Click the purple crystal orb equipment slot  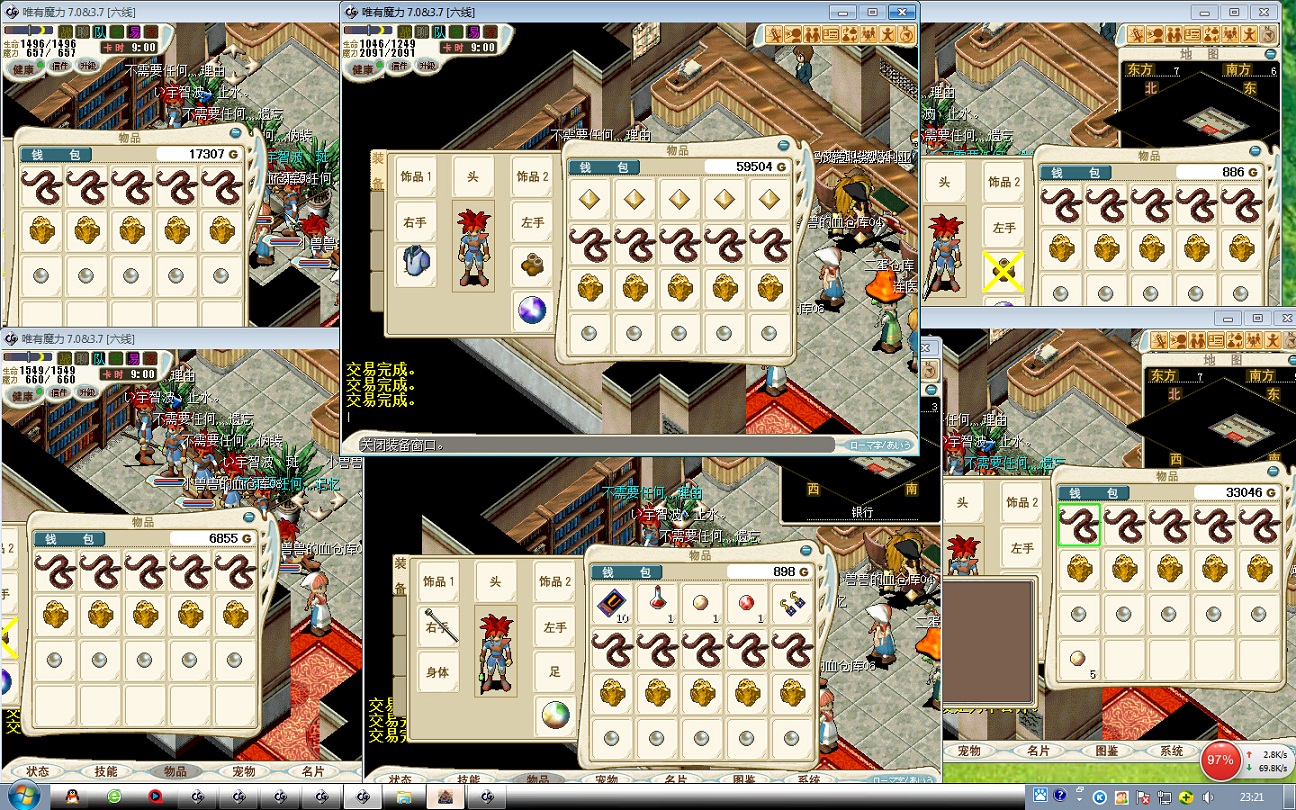(x=532, y=311)
